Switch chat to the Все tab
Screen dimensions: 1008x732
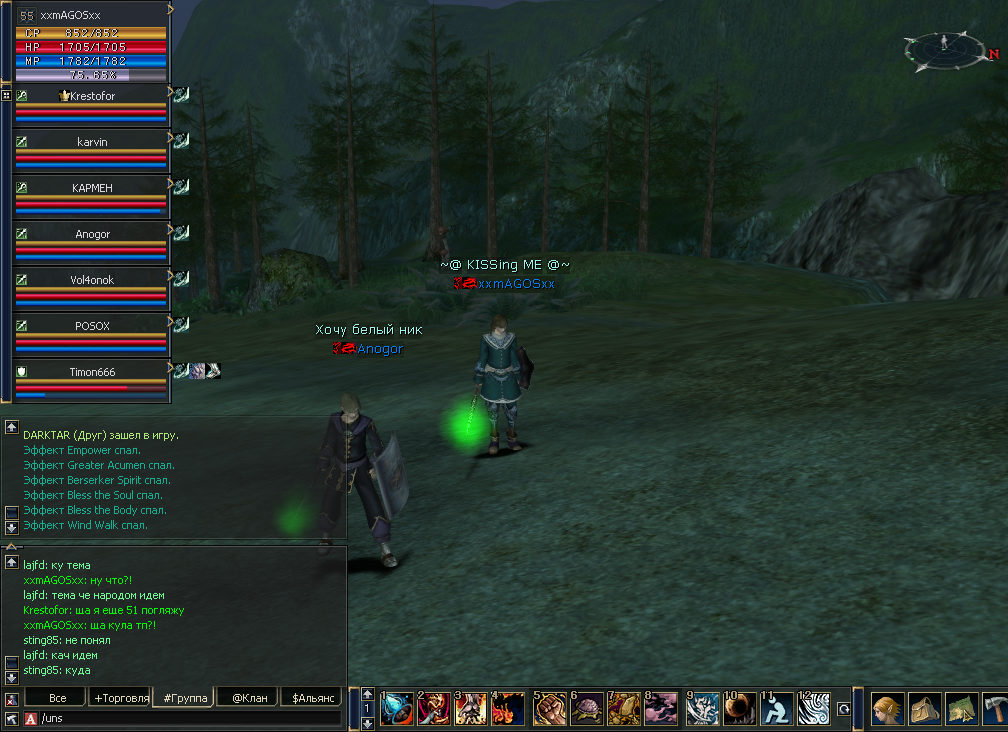[57, 698]
